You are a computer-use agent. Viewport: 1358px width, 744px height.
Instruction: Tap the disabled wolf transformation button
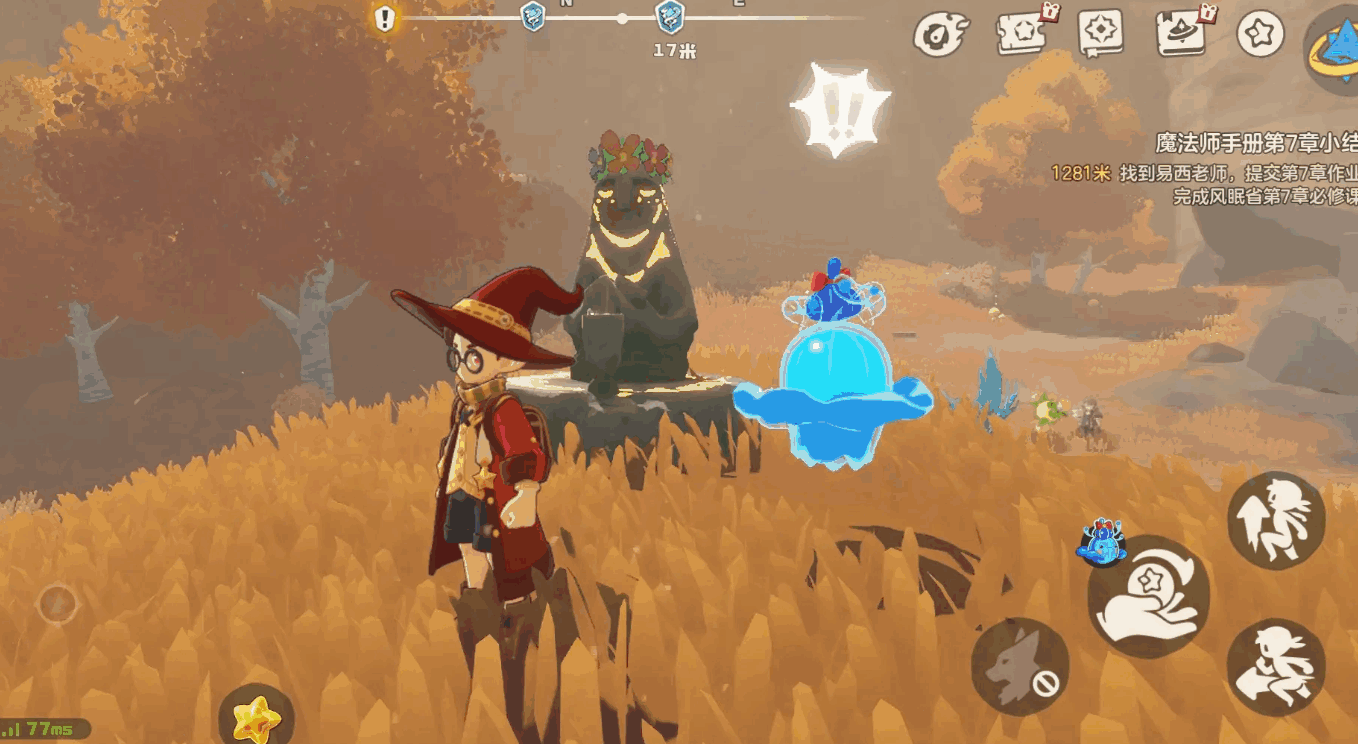[1019, 666]
